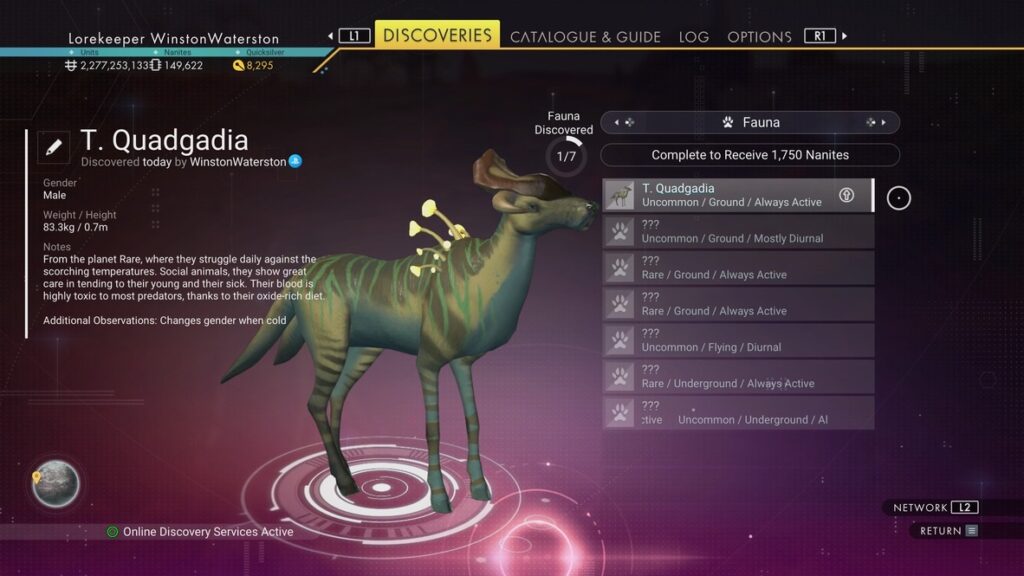Image resolution: width=1024 pixels, height=576 pixels.
Task: Select the Fauna category header
Action: (749, 122)
